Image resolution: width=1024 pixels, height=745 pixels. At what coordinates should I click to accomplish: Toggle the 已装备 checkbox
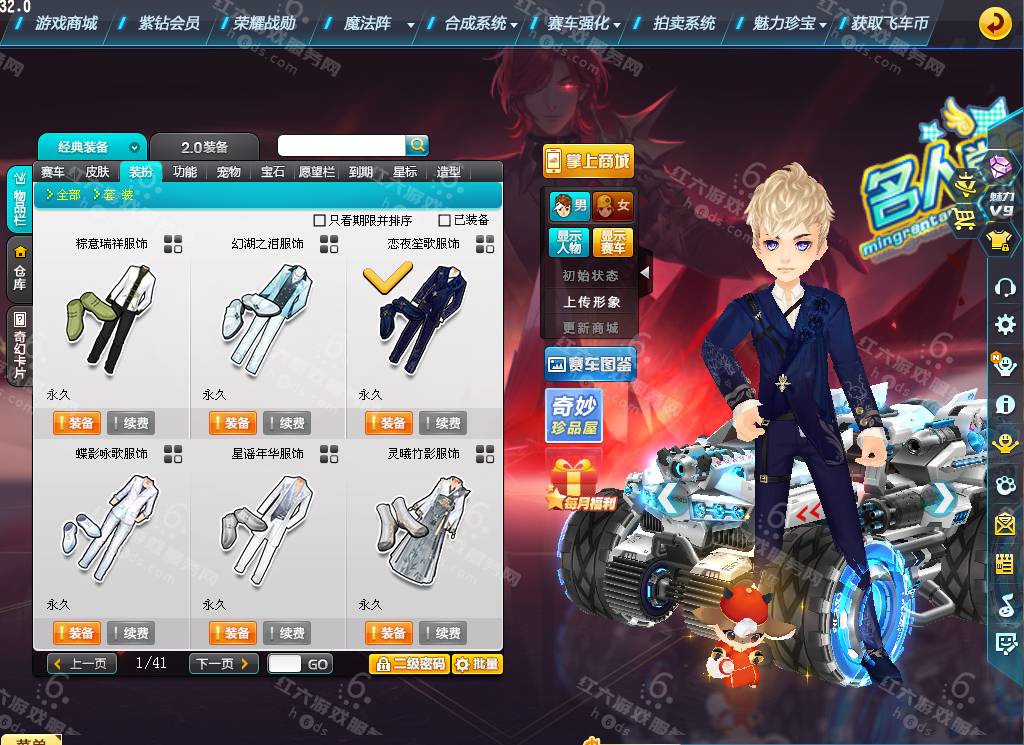[x=445, y=220]
